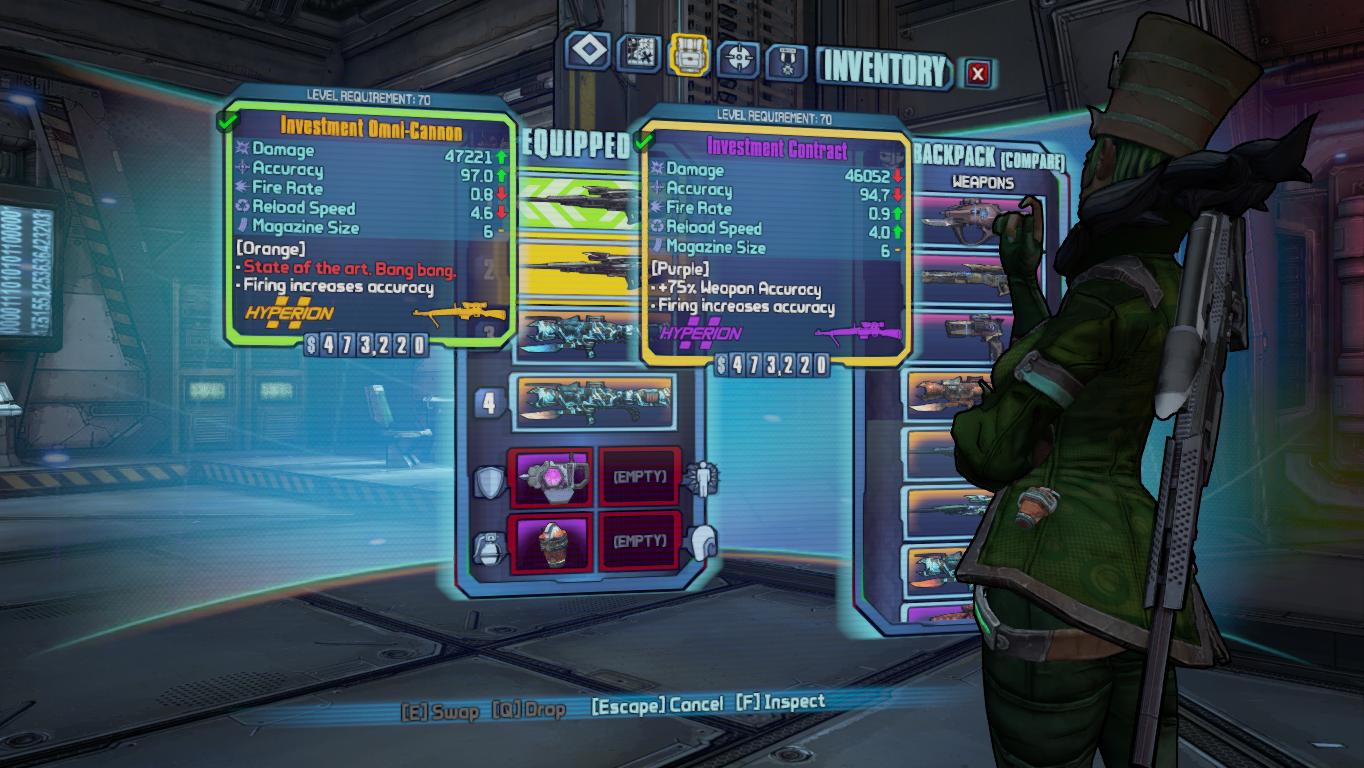Close the inventory with the red X

pyautogui.click(x=978, y=73)
